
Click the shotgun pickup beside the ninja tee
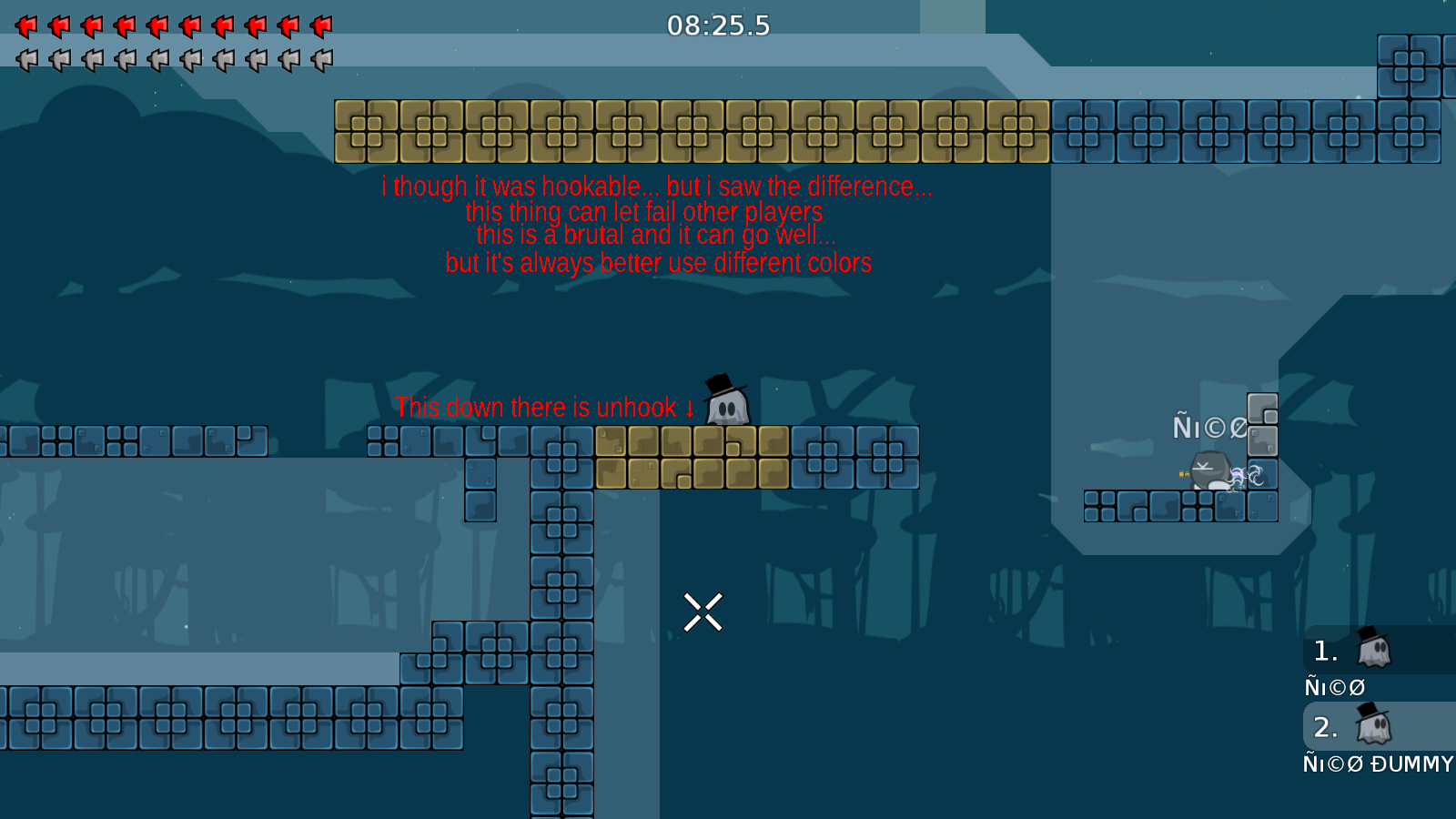coord(1183,473)
